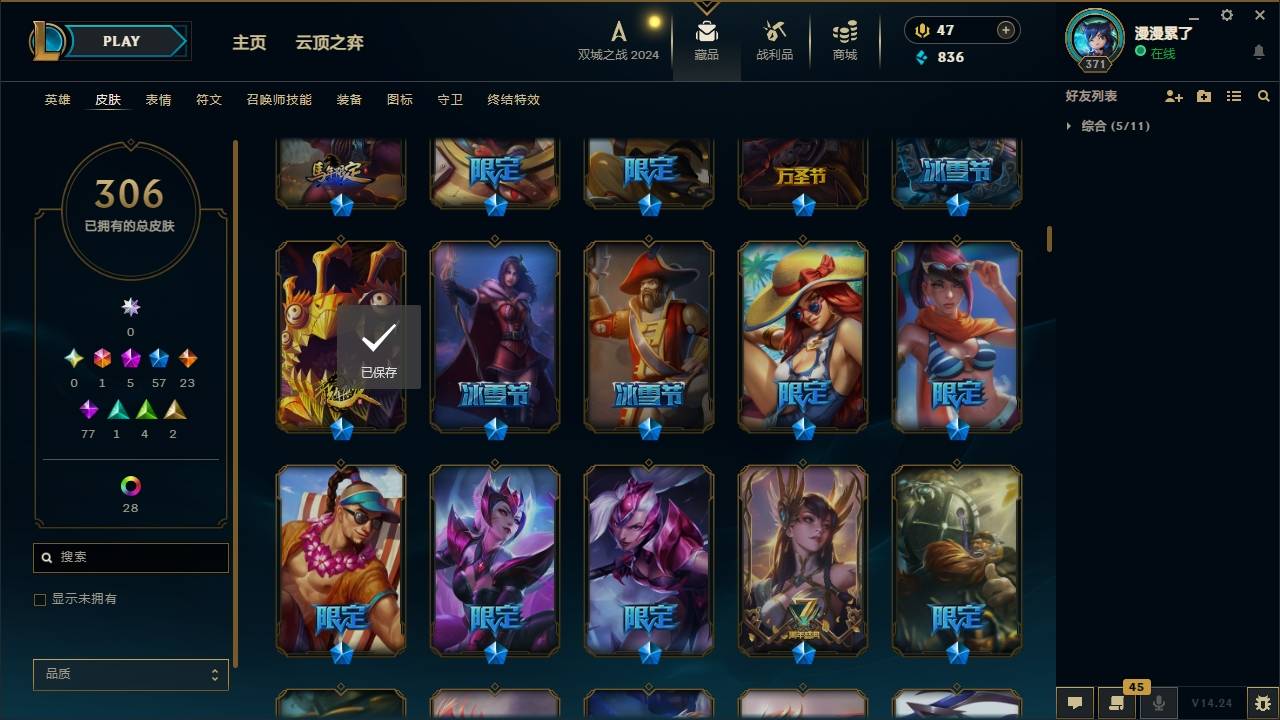Switch to the 英雄 tab
This screenshot has width=1280, height=720.
[57, 100]
